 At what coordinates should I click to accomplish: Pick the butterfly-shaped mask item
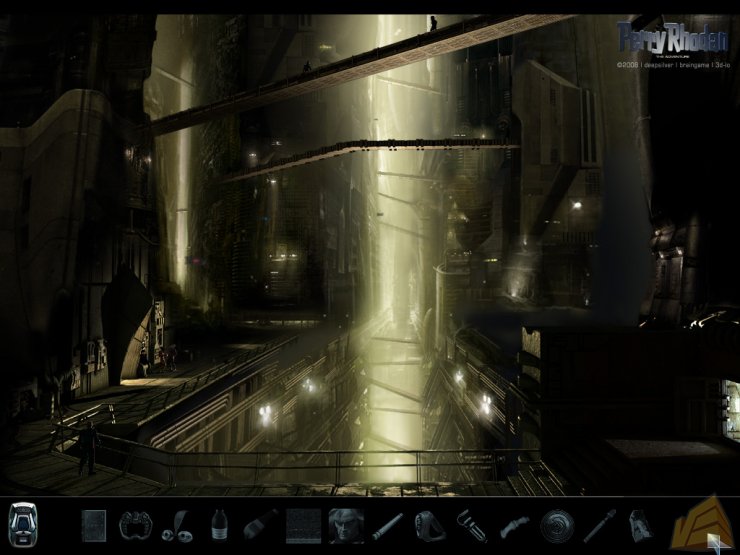point(133,524)
